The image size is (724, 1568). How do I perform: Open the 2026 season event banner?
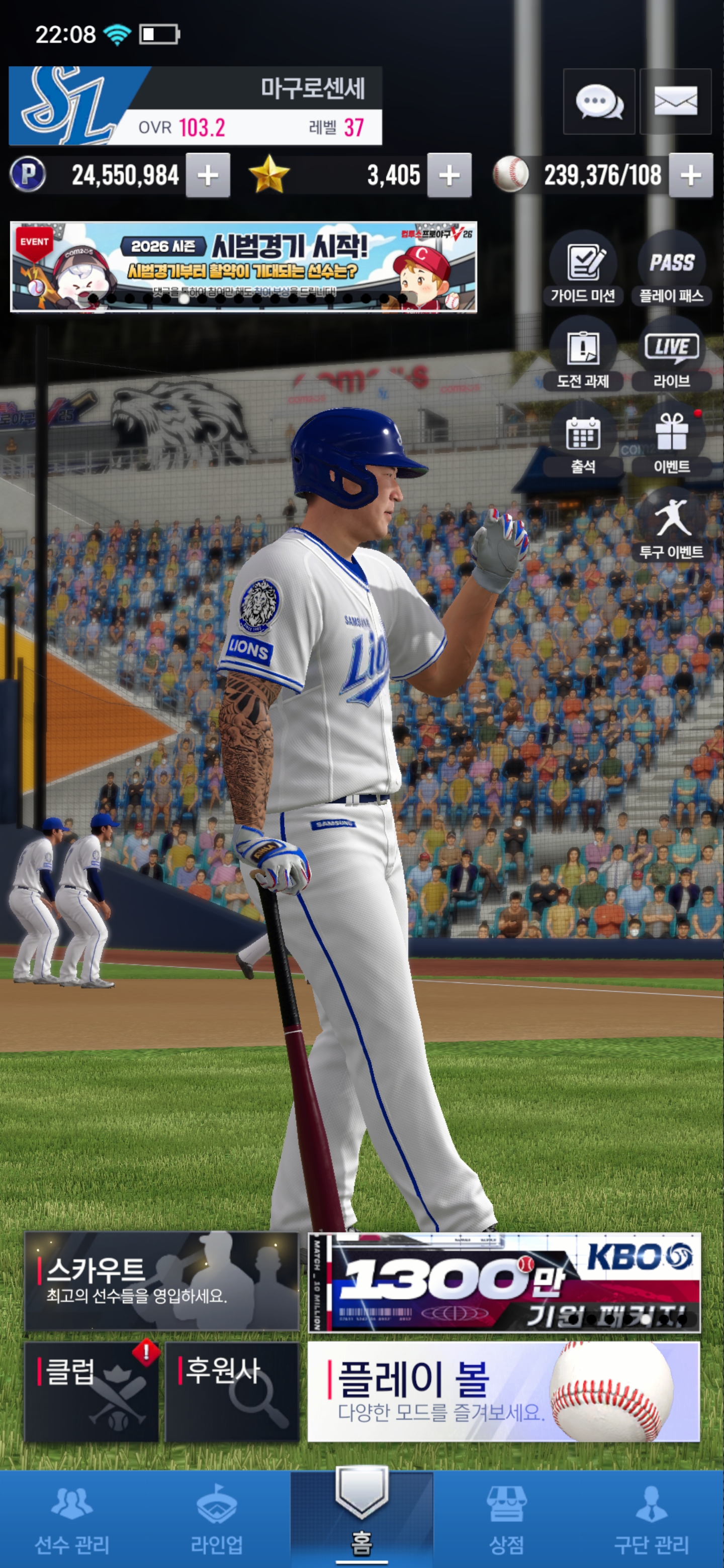(x=243, y=267)
